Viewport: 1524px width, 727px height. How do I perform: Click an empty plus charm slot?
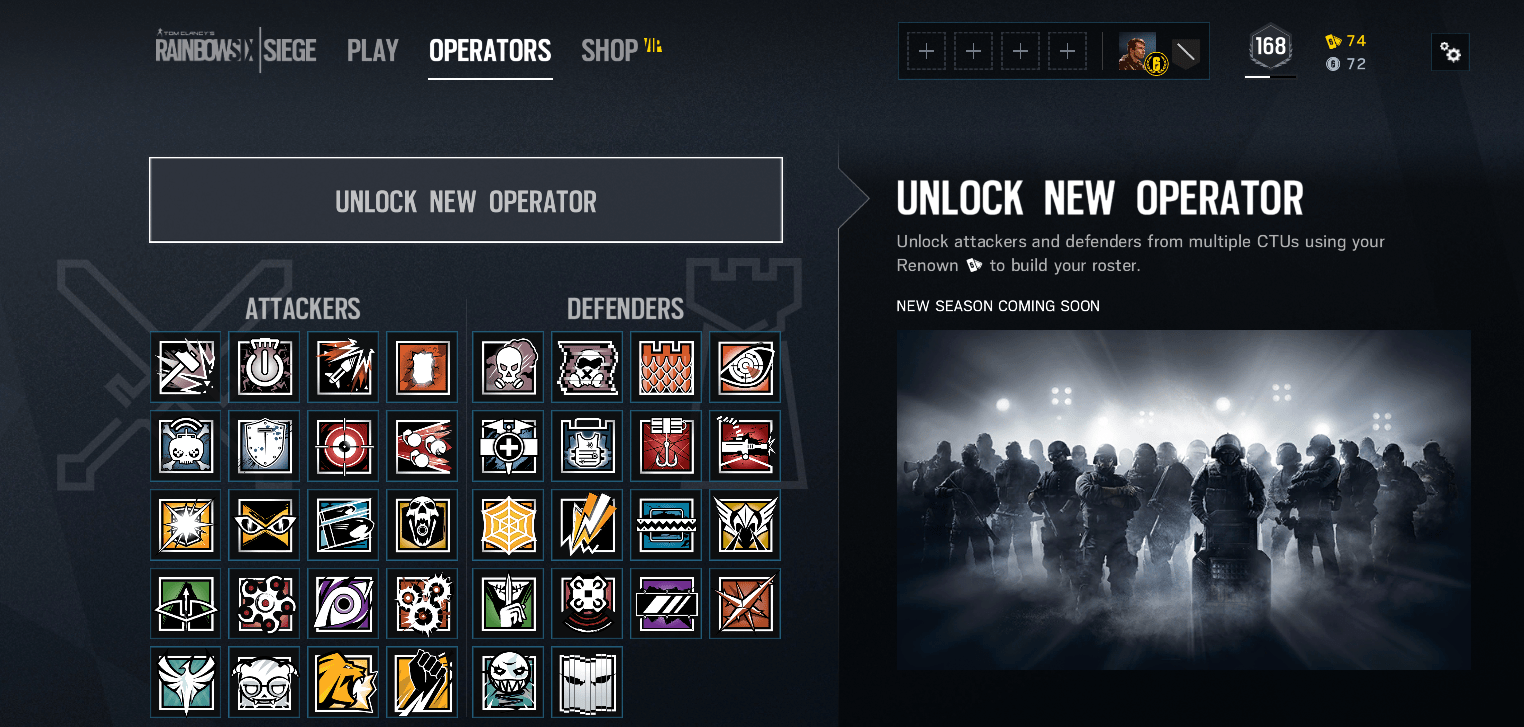click(925, 50)
